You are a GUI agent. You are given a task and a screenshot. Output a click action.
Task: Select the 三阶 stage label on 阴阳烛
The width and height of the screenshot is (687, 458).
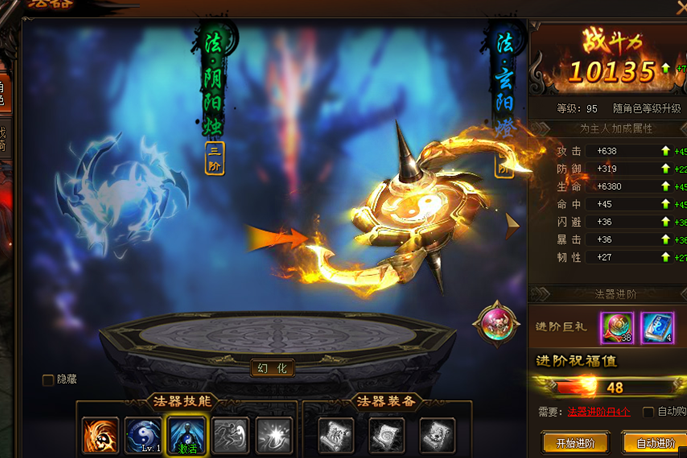[214, 159]
